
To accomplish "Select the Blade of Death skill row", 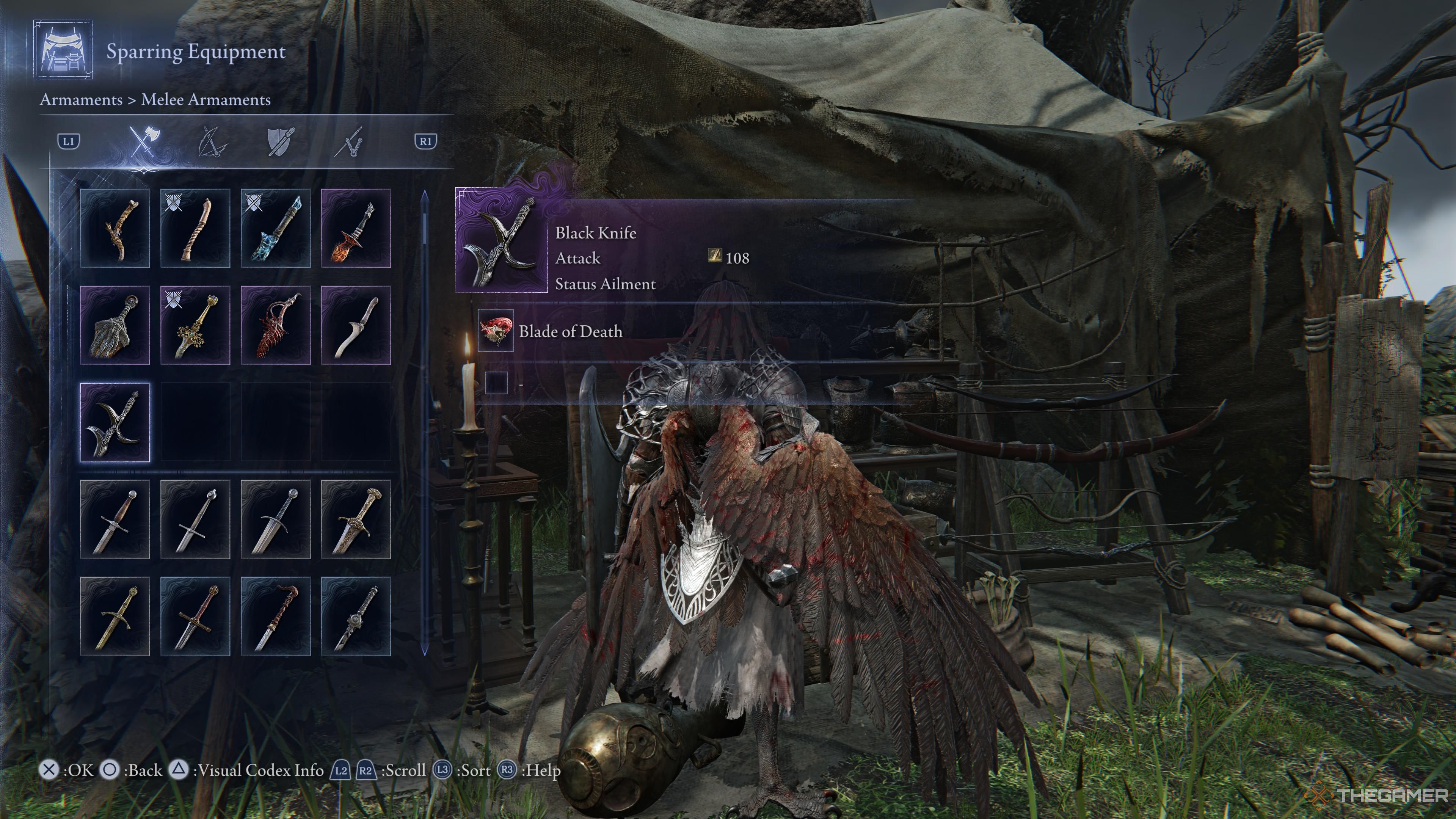I will pos(570,331).
